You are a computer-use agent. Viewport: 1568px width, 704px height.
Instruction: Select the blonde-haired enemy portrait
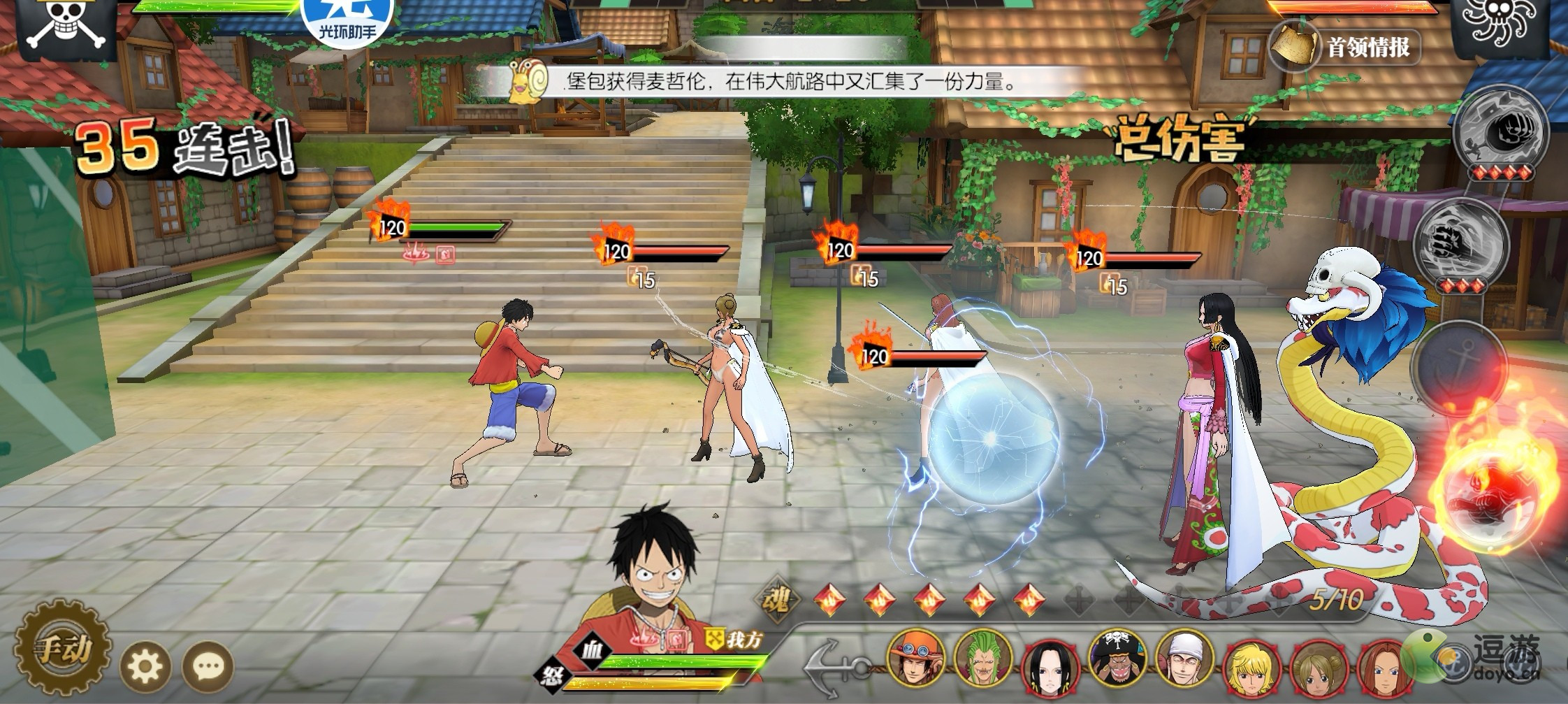1251,666
